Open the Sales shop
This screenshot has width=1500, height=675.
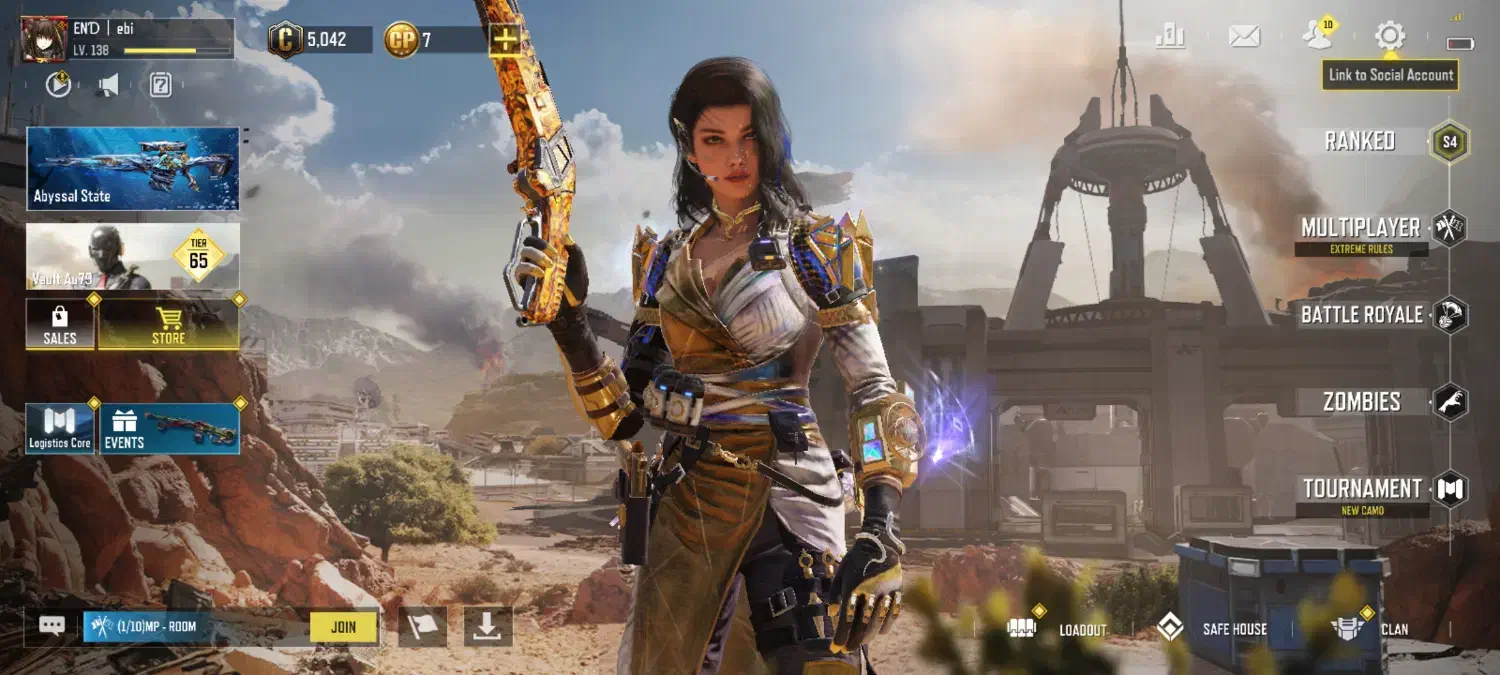60,325
